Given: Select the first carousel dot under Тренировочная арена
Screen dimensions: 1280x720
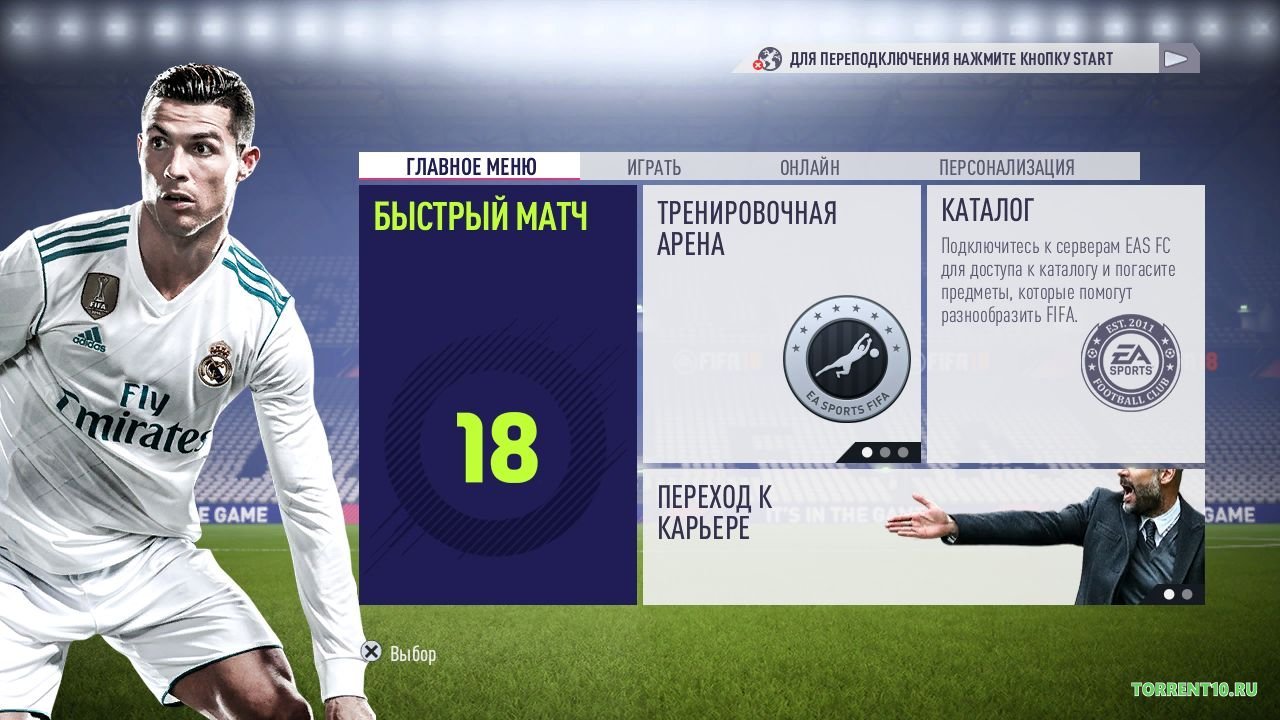Looking at the screenshot, I should point(867,452).
